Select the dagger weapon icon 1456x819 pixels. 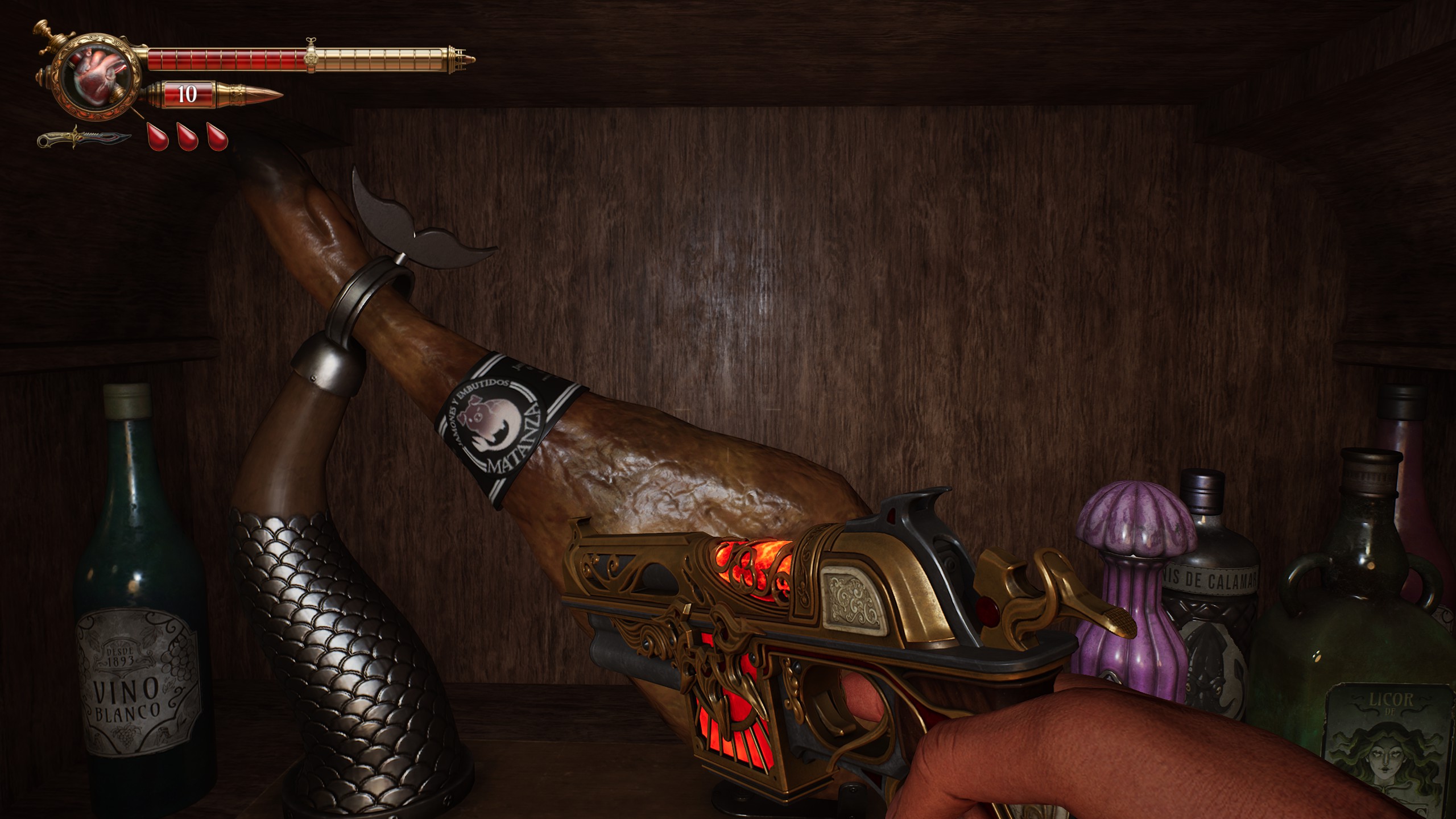(x=84, y=139)
